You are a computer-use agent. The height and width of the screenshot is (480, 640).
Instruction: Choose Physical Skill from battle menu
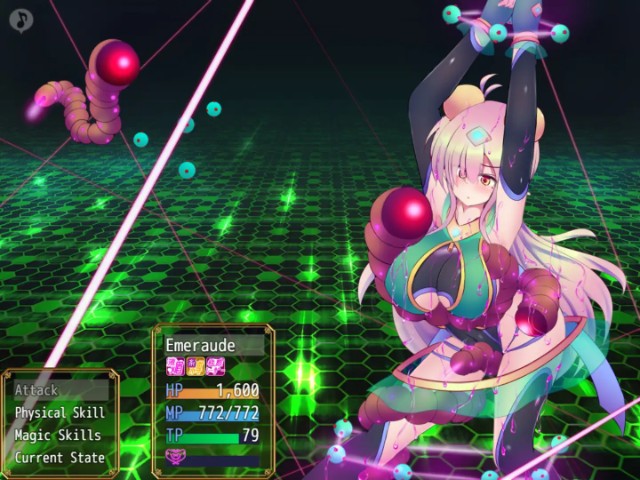coord(60,413)
